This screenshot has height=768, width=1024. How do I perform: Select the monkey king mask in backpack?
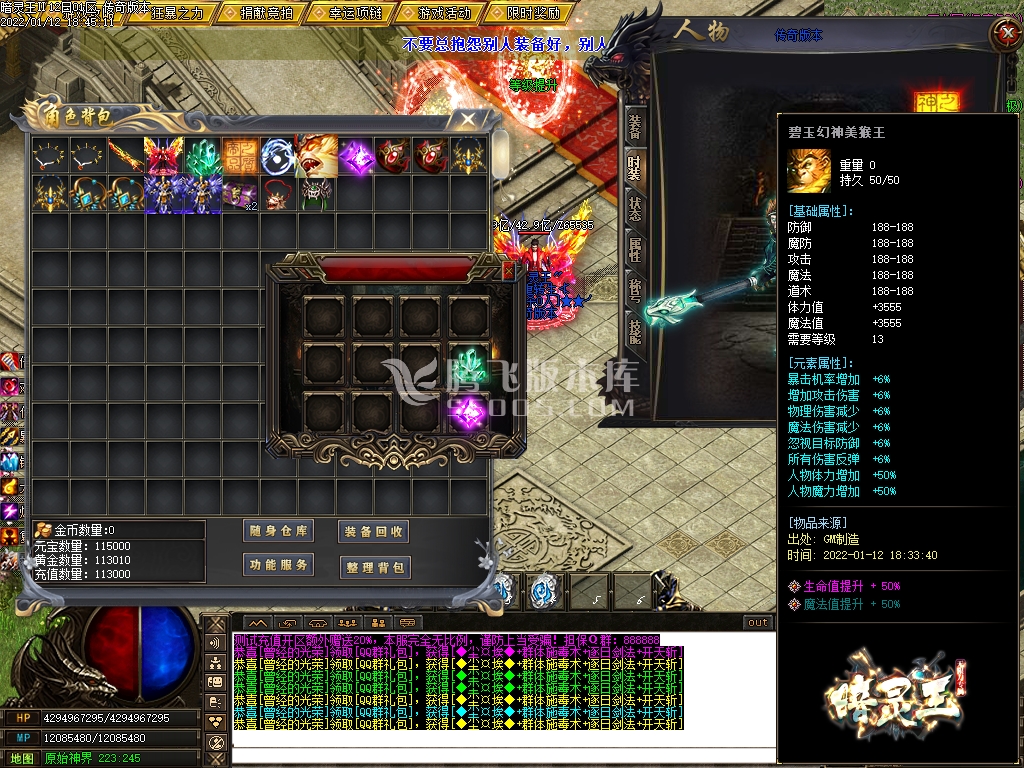pyautogui.click(x=316, y=156)
